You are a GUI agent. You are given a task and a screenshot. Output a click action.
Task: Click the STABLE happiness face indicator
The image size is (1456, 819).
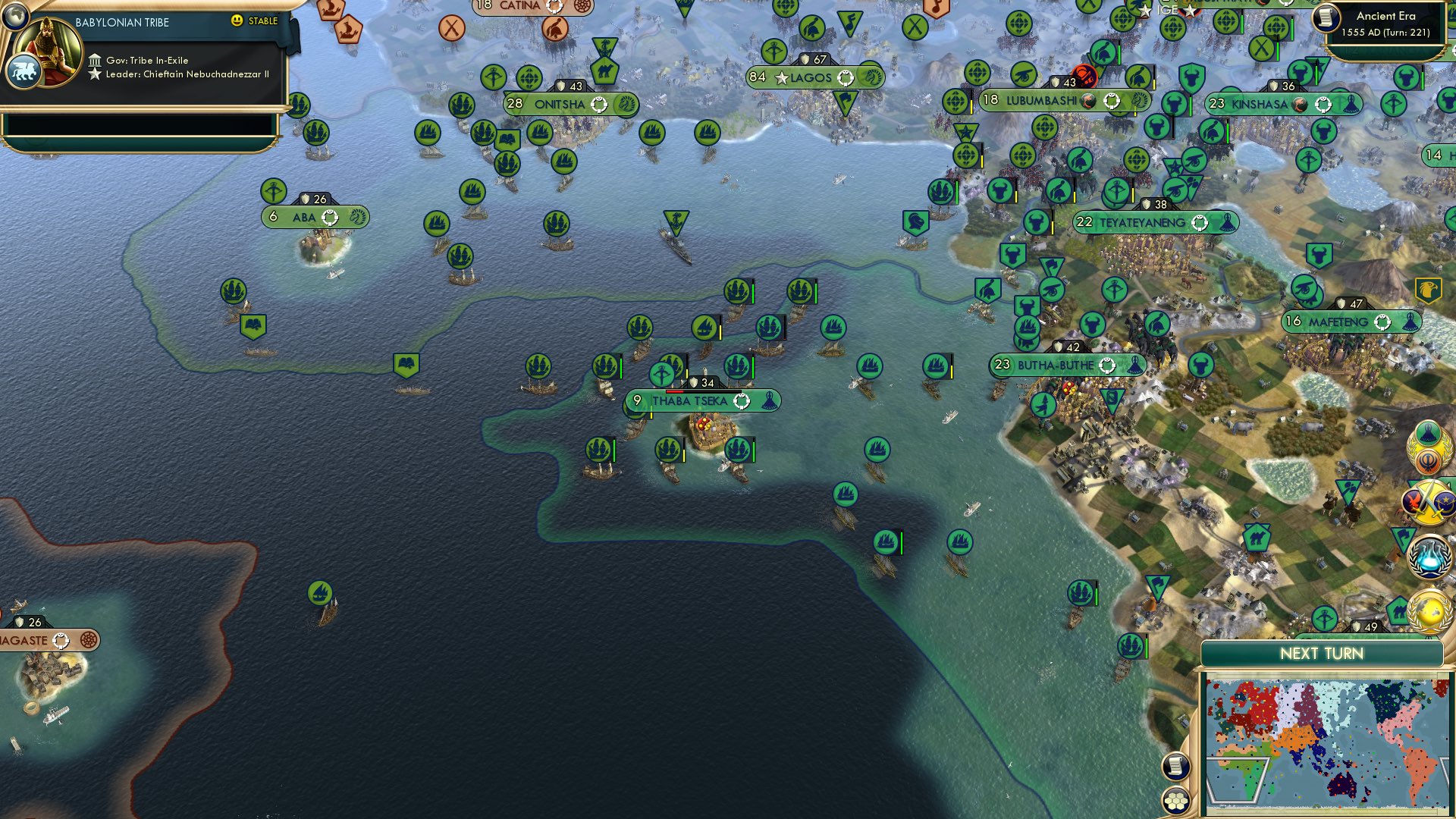[x=237, y=22]
